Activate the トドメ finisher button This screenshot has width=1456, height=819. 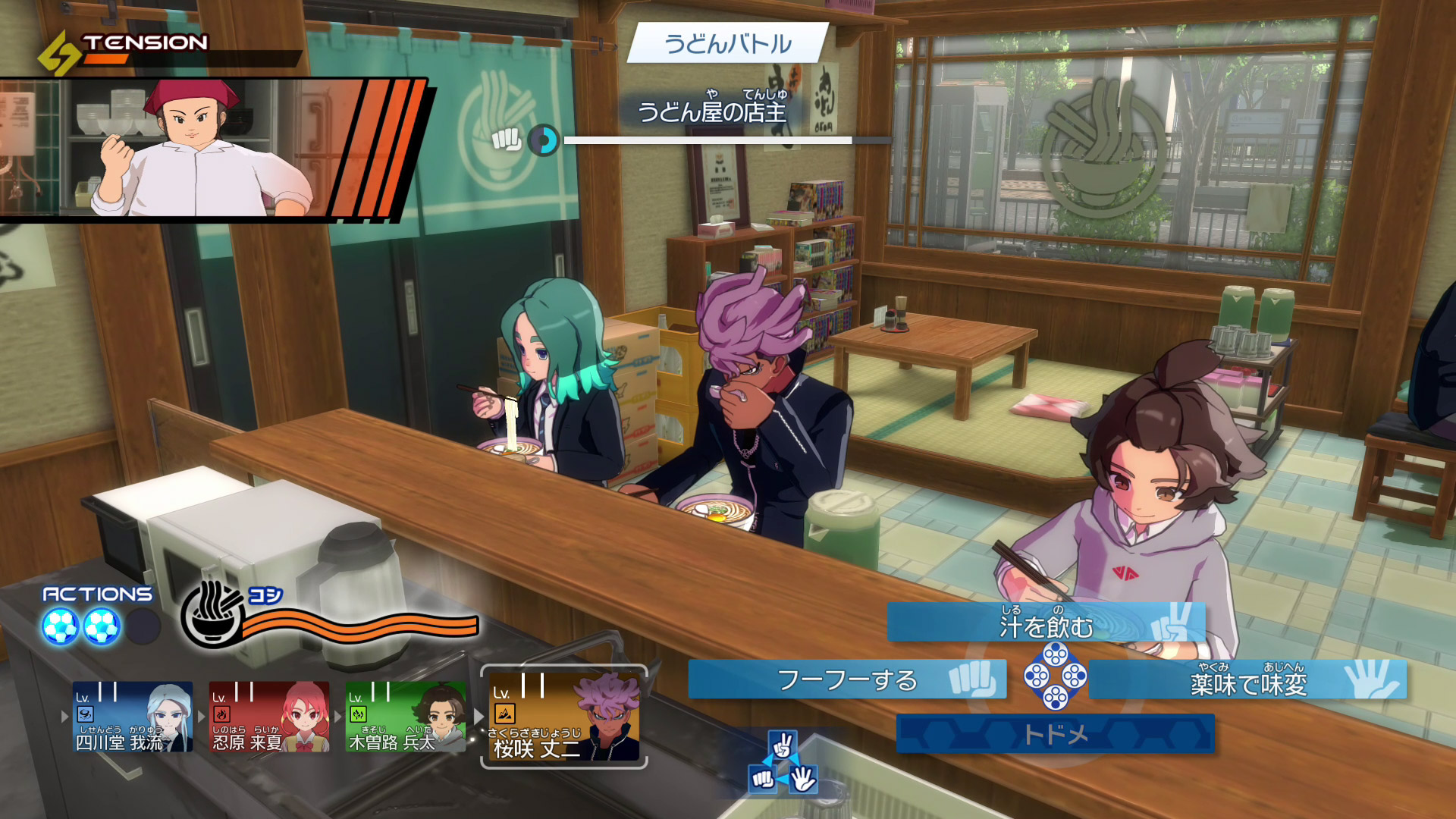[1055, 733]
